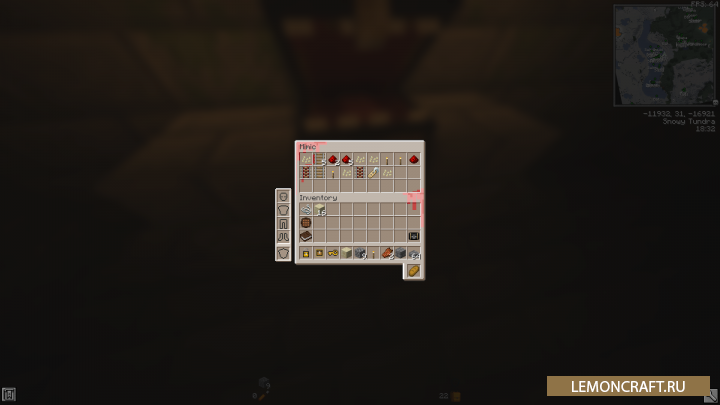The height and width of the screenshot is (405, 720).
Task: Take the stack of 3 rails from the chest
Action: point(320,159)
